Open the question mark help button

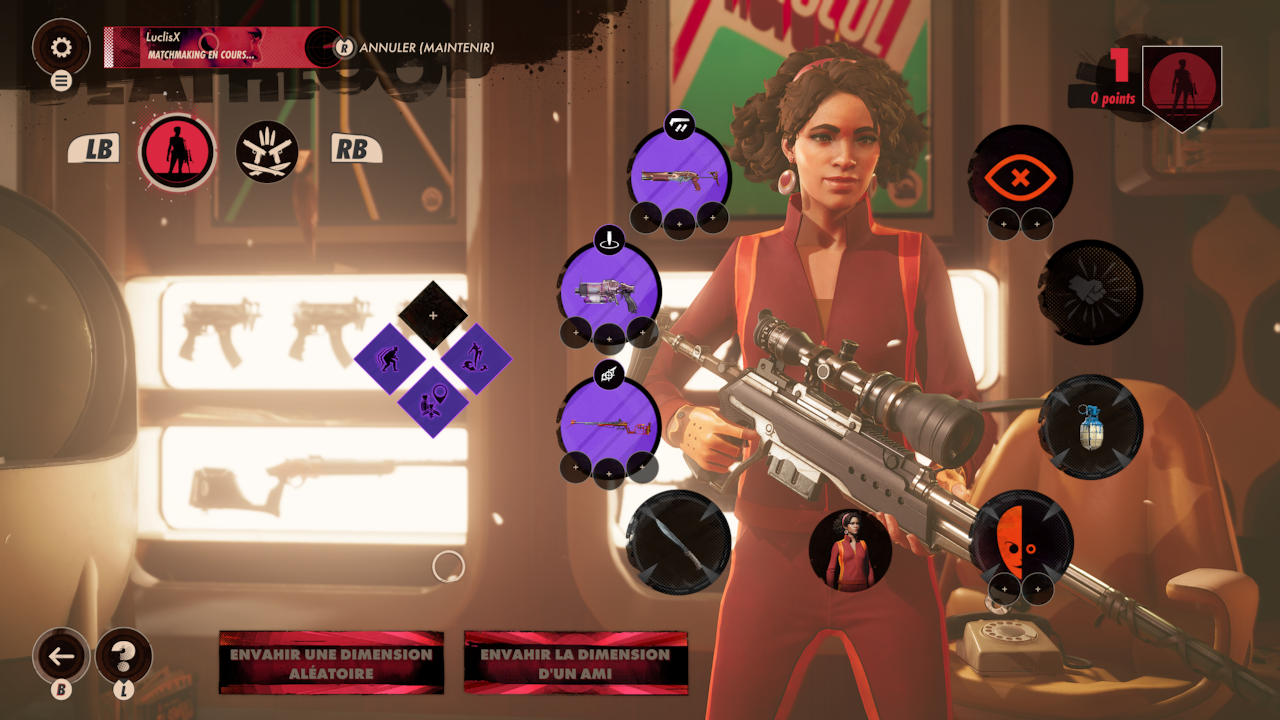124,657
